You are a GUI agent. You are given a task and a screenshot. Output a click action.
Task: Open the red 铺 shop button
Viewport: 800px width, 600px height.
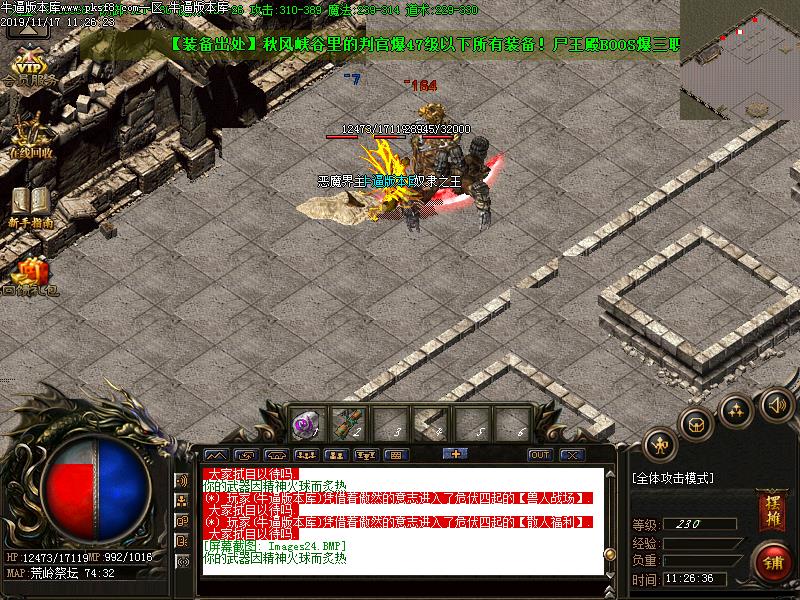(x=773, y=561)
